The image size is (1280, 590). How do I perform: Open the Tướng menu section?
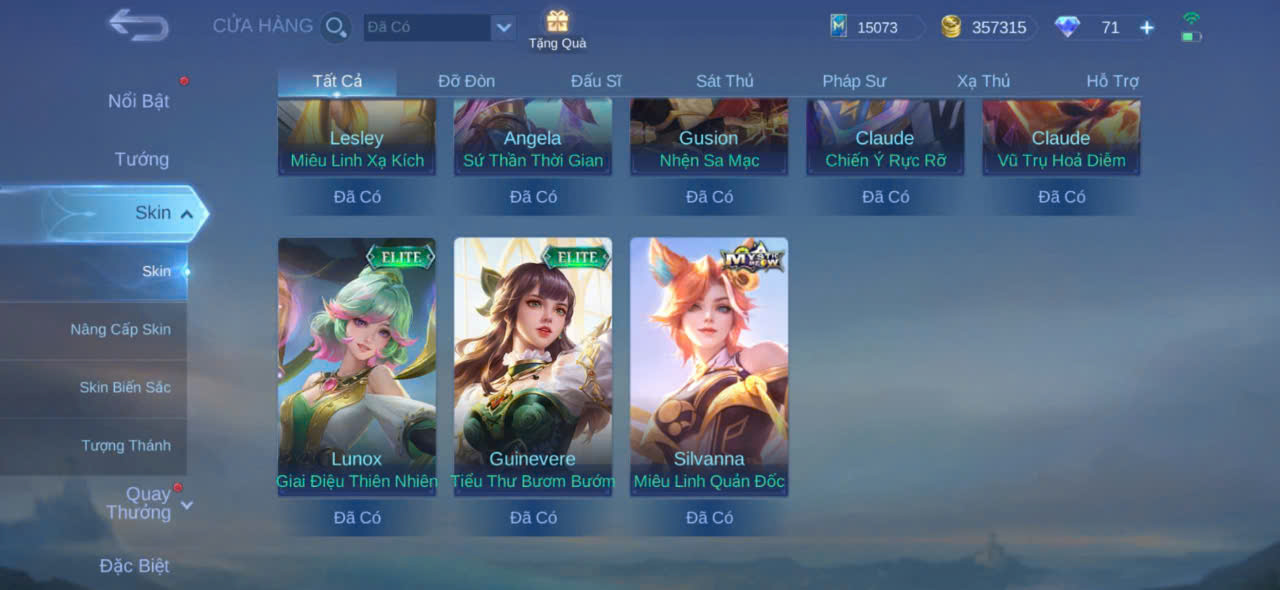click(141, 159)
